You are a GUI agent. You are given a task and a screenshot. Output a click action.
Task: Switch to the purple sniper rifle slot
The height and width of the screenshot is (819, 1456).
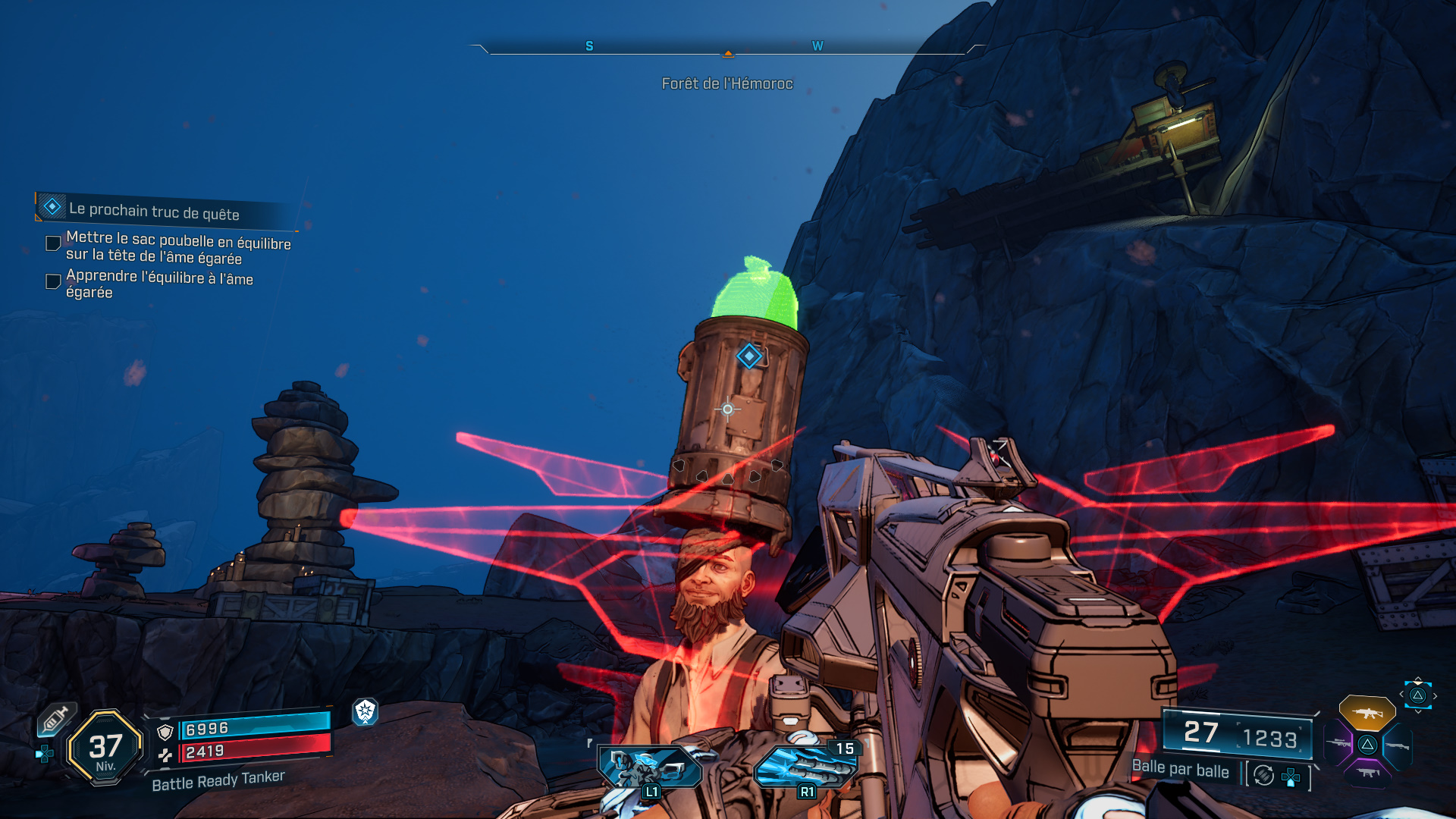[1338, 744]
